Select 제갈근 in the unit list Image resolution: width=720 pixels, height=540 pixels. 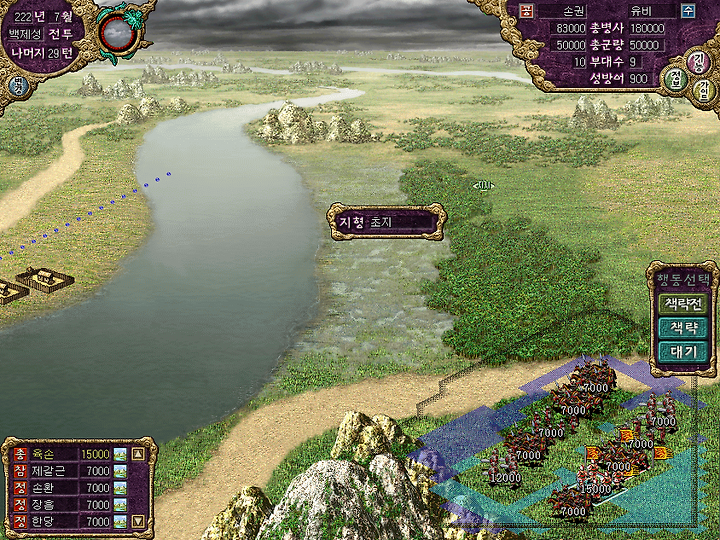coord(50,471)
